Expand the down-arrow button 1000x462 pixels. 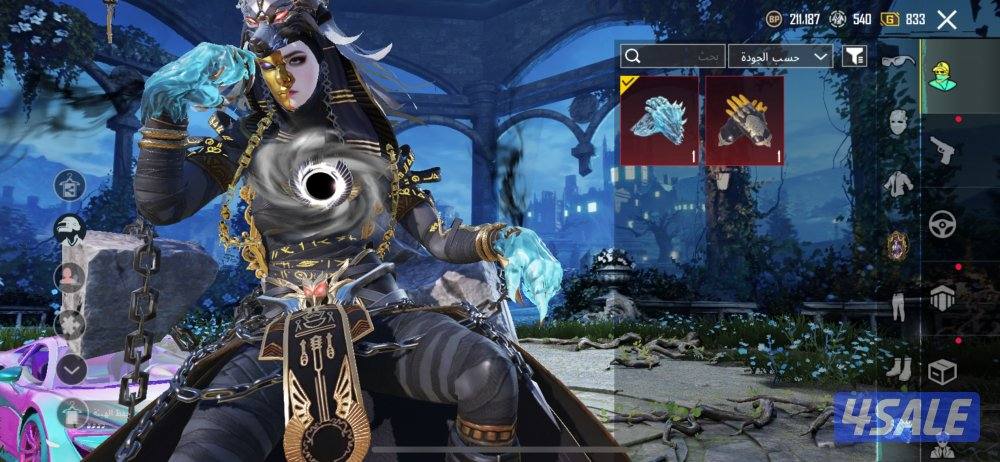coord(69,370)
